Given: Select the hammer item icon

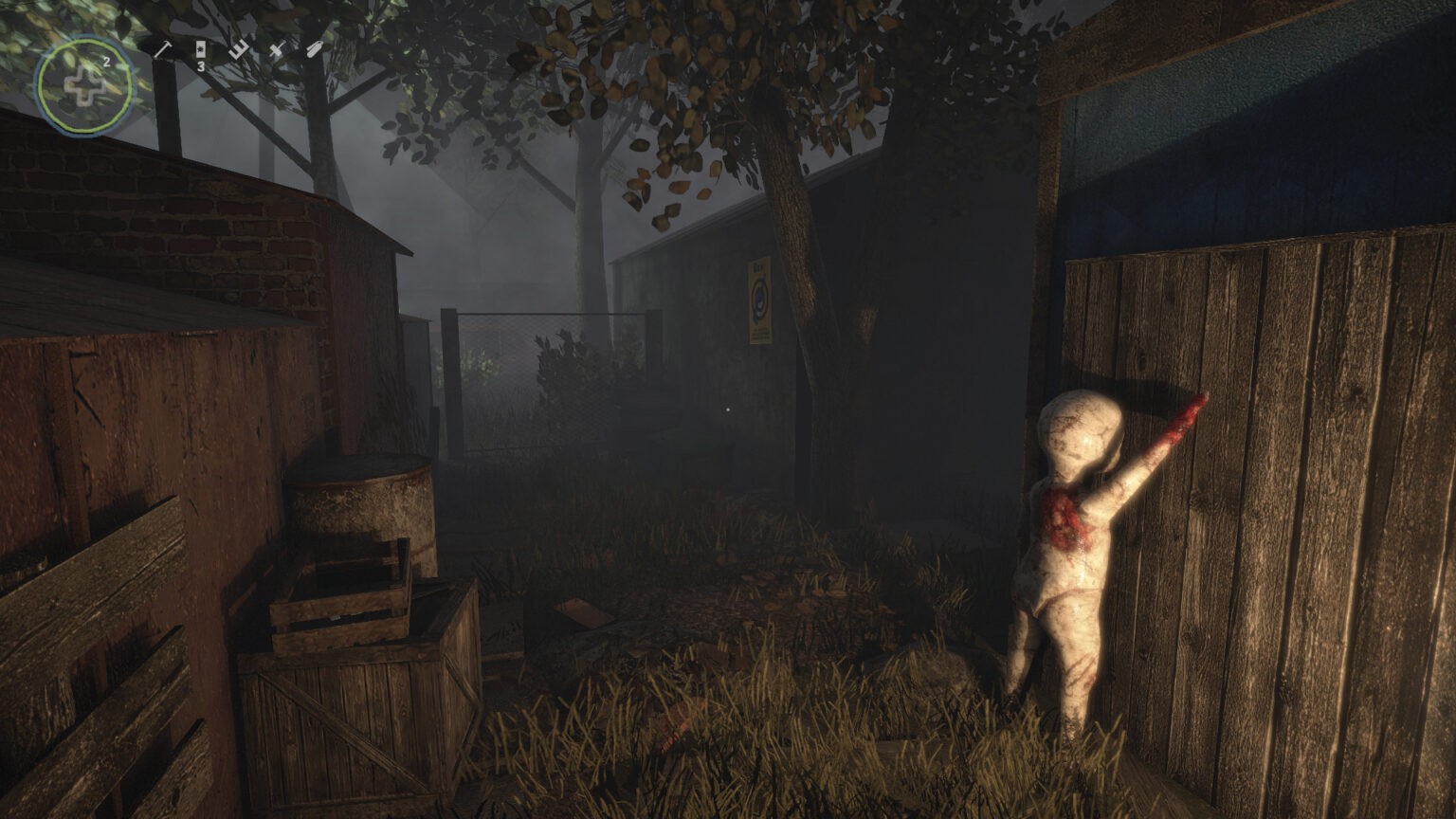Looking at the screenshot, I should (161, 50).
